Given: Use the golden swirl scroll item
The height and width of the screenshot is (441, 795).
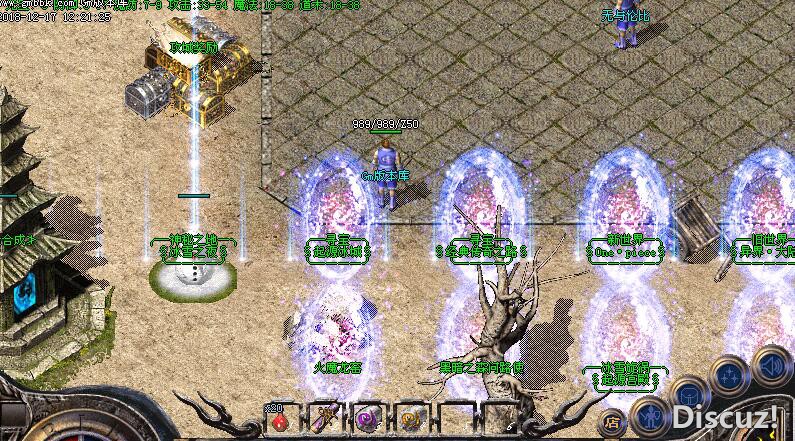Looking at the screenshot, I should (x=410, y=420).
